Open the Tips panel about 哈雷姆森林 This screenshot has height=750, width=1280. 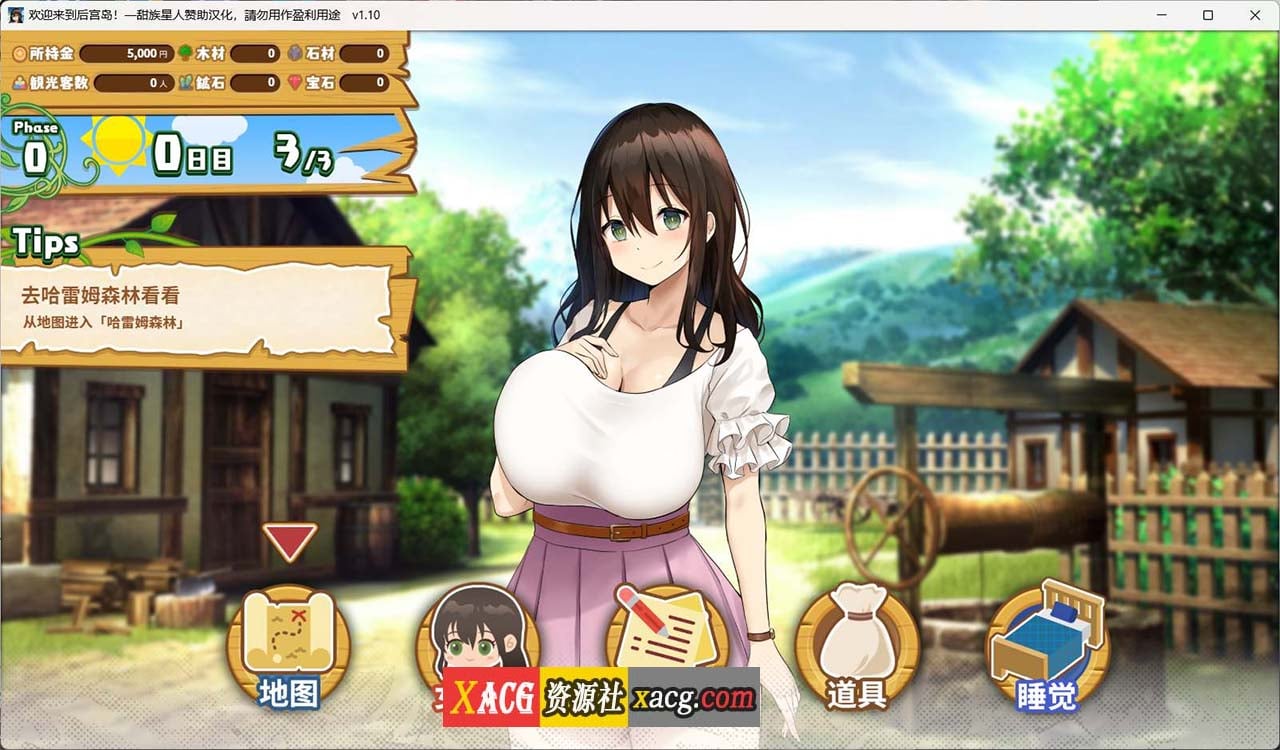200,300
